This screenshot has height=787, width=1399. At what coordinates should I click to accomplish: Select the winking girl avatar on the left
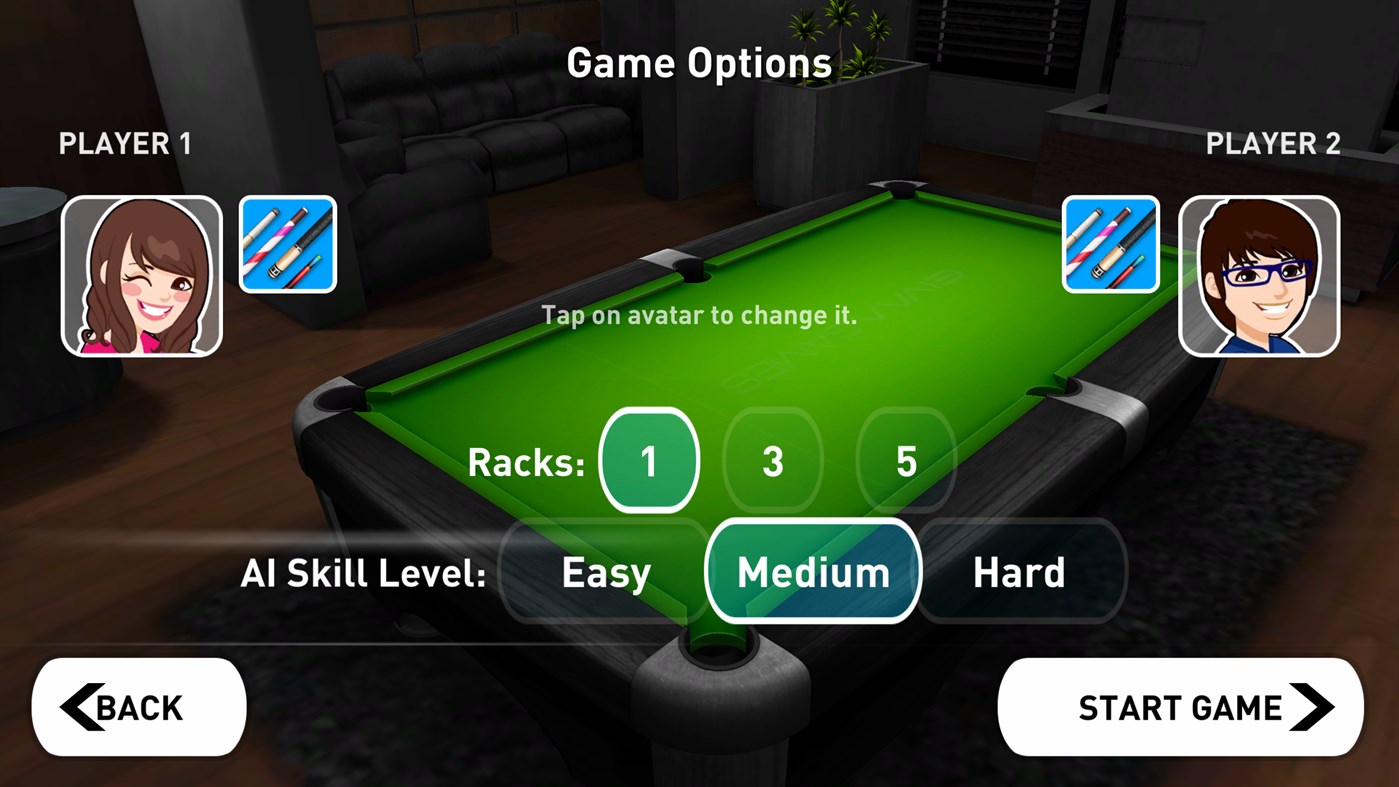pyautogui.click(x=141, y=276)
